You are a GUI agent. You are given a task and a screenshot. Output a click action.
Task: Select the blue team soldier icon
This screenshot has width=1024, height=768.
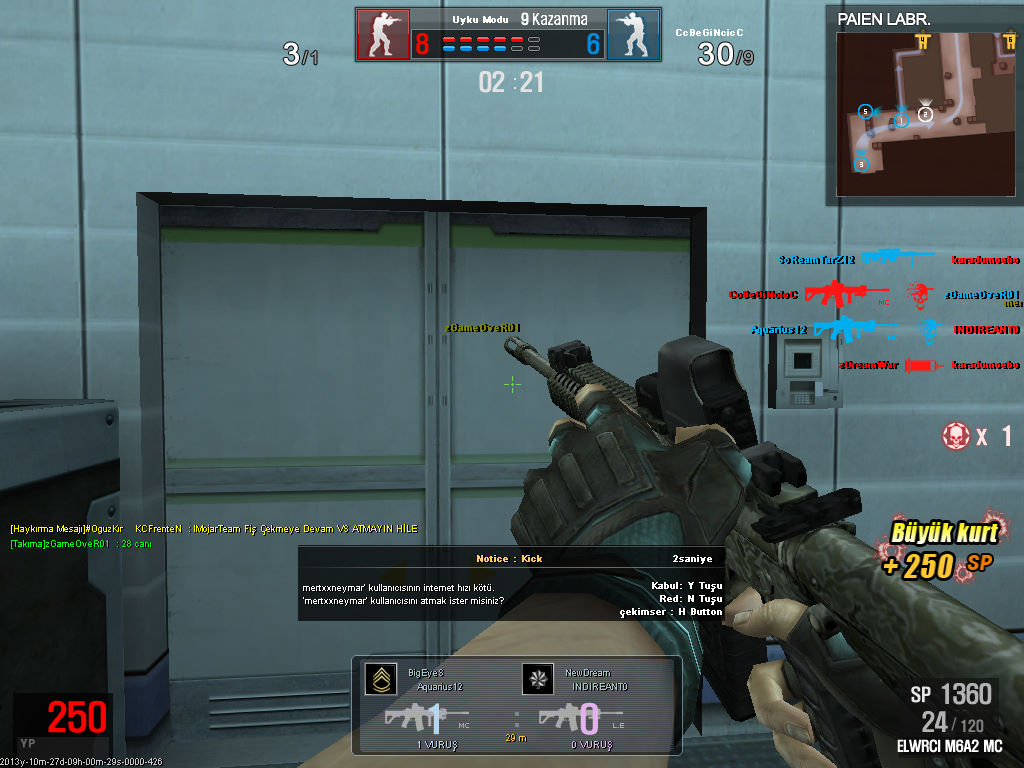[x=632, y=35]
